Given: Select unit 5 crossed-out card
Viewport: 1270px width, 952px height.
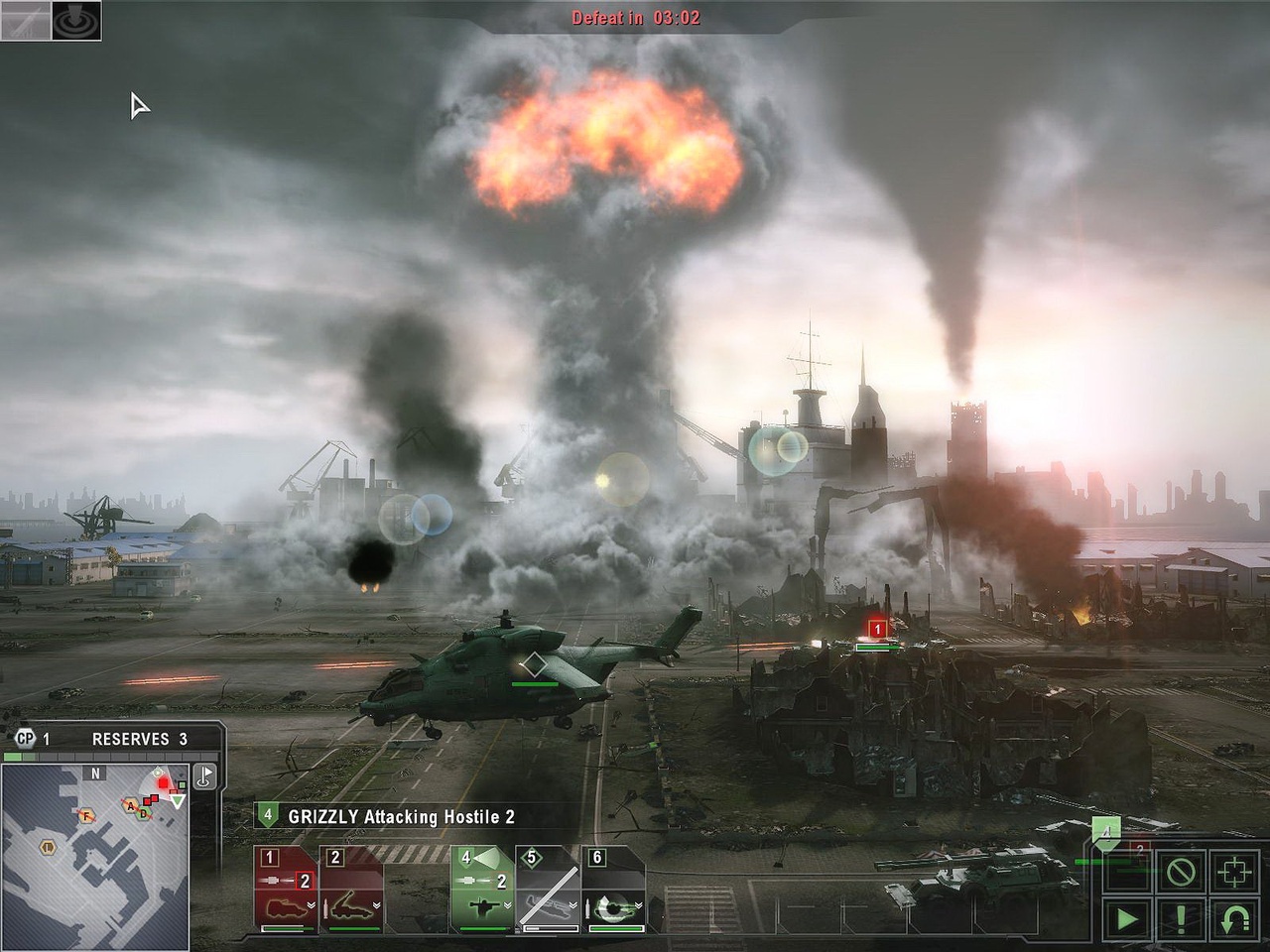Looking at the screenshot, I should click(547, 889).
